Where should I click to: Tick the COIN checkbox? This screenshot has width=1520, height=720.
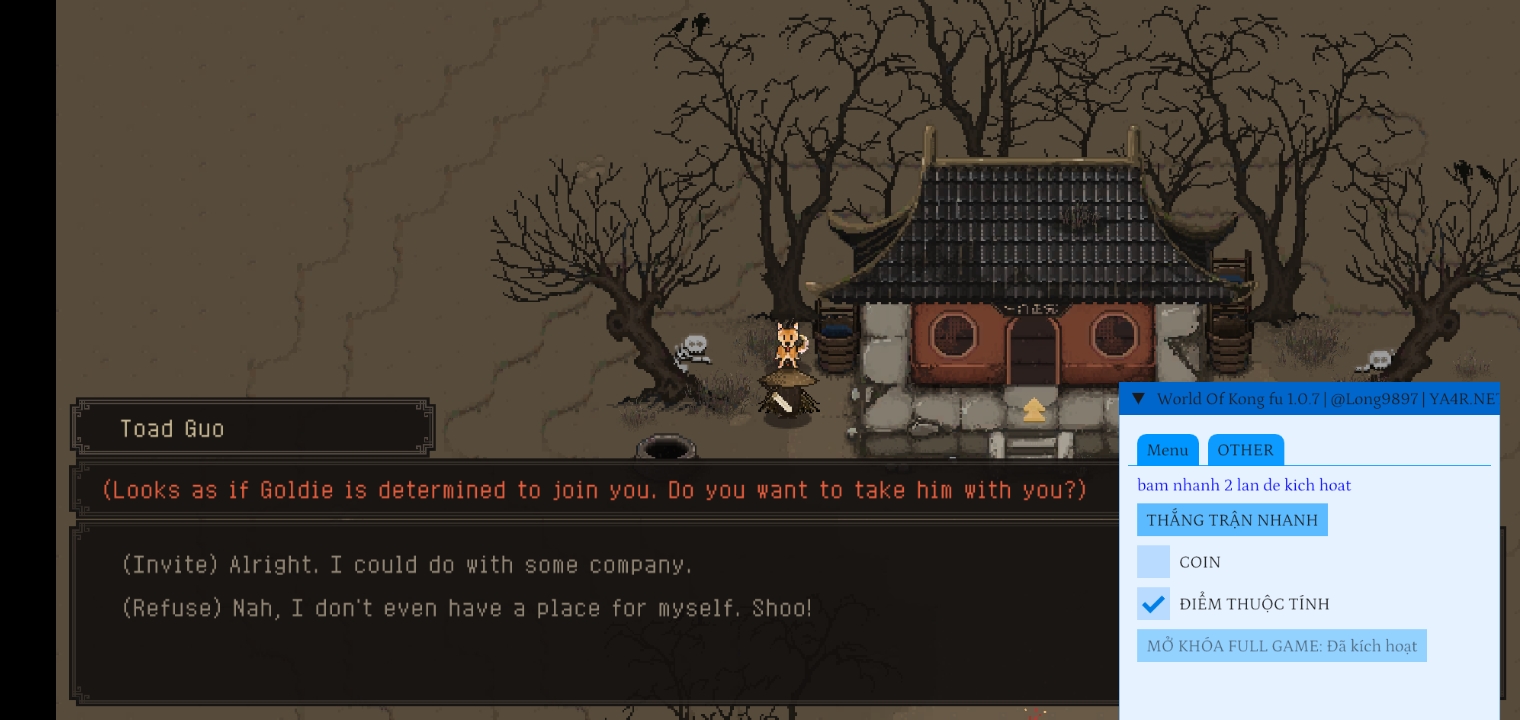1153,562
